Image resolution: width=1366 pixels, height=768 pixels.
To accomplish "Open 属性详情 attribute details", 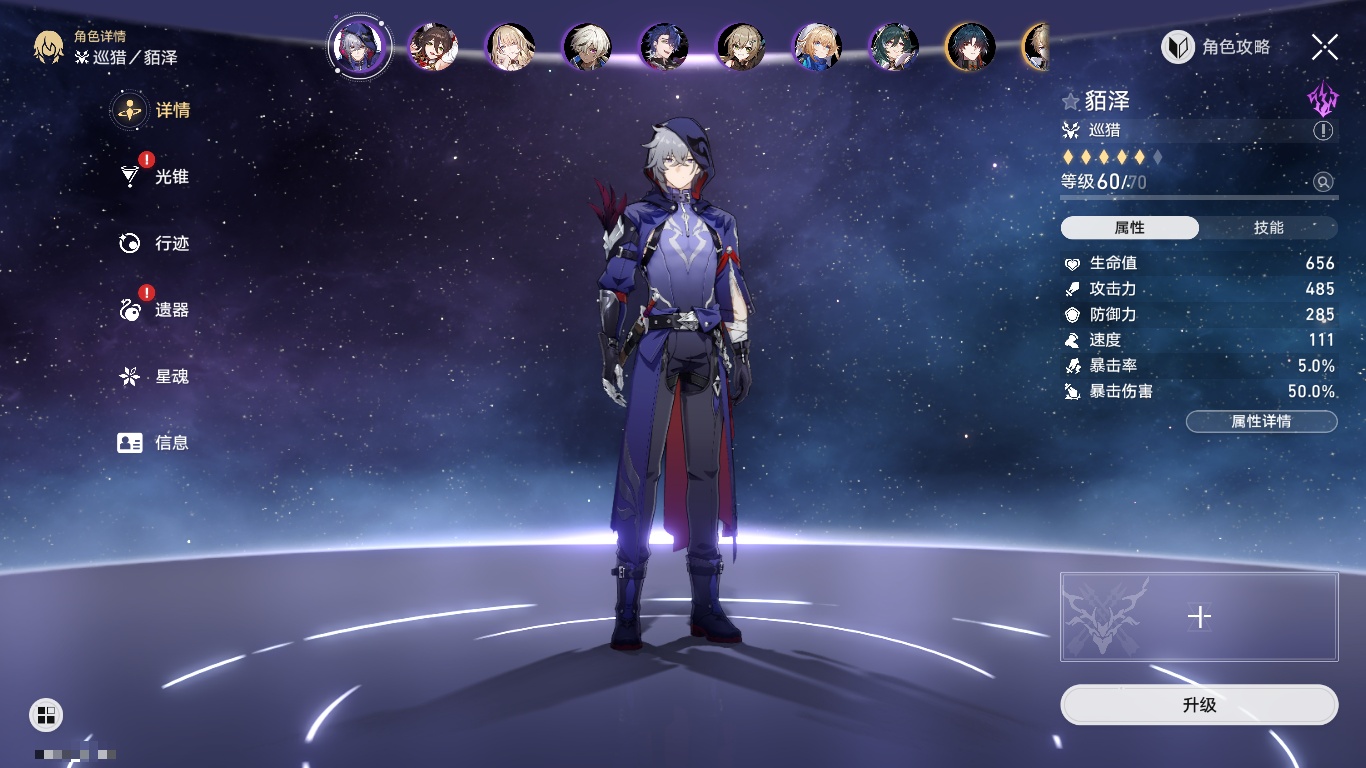I will [x=1261, y=421].
